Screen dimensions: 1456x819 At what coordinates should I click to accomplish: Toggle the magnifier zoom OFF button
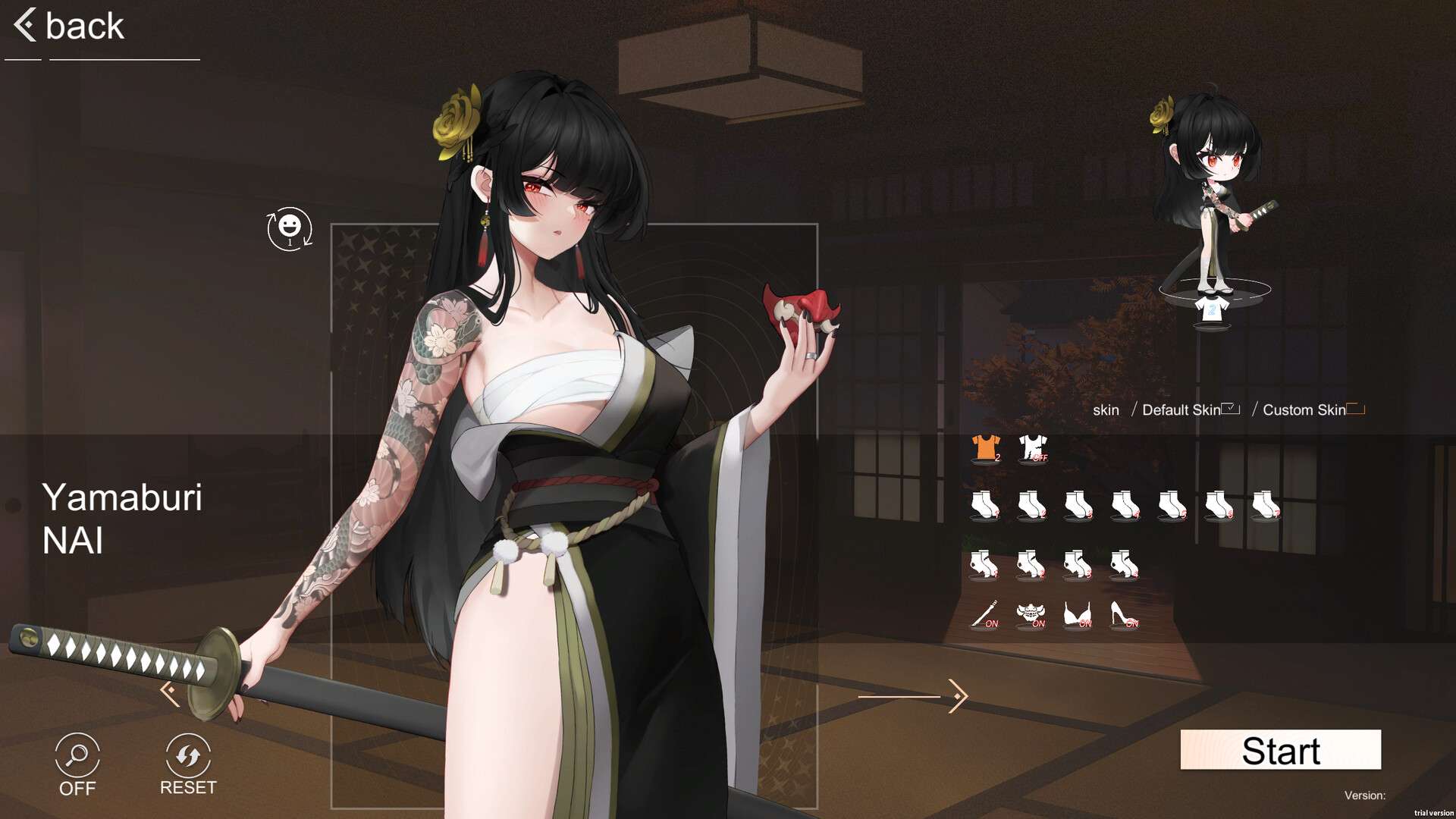pos(77,764)
